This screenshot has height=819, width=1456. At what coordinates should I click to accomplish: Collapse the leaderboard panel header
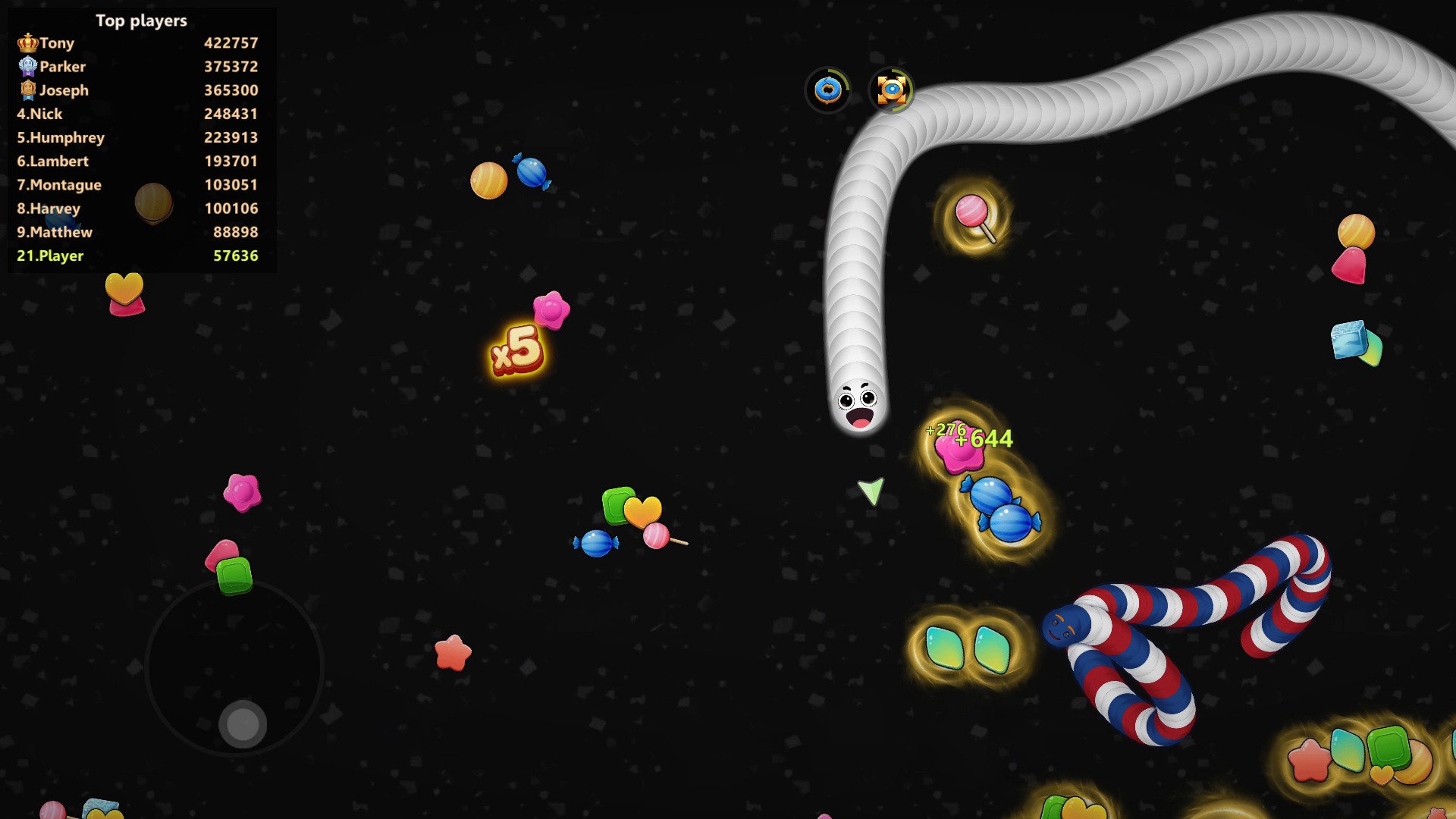coord(140,20)
